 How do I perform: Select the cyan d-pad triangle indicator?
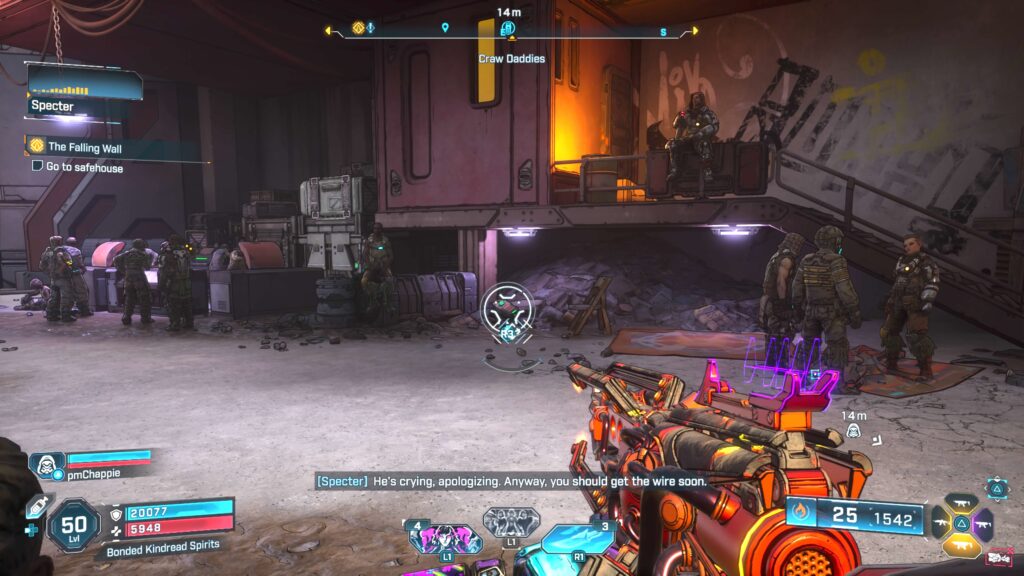tap(997, 489)
